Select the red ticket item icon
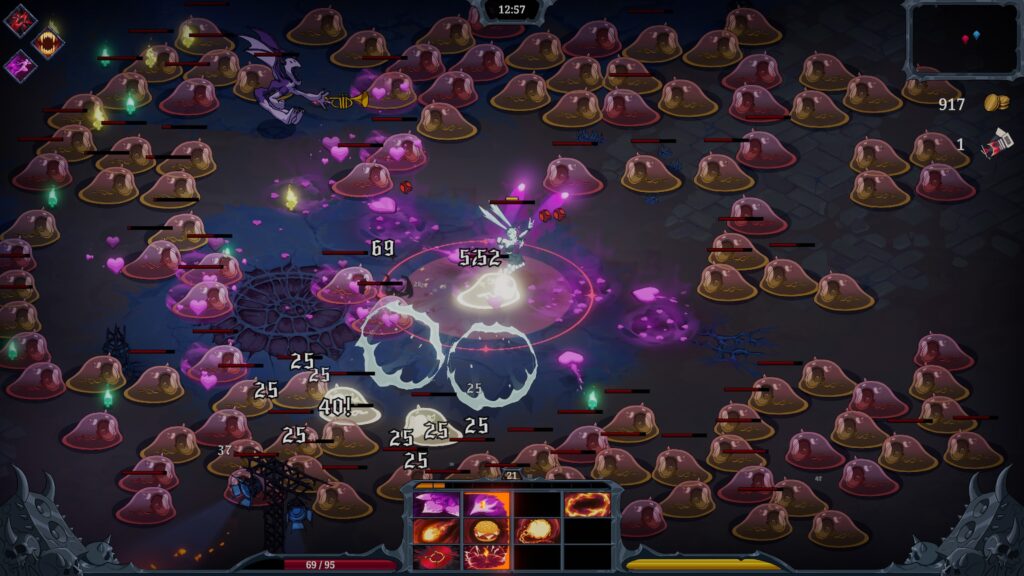The image size is (1024, 576). [x=995, y=146]
